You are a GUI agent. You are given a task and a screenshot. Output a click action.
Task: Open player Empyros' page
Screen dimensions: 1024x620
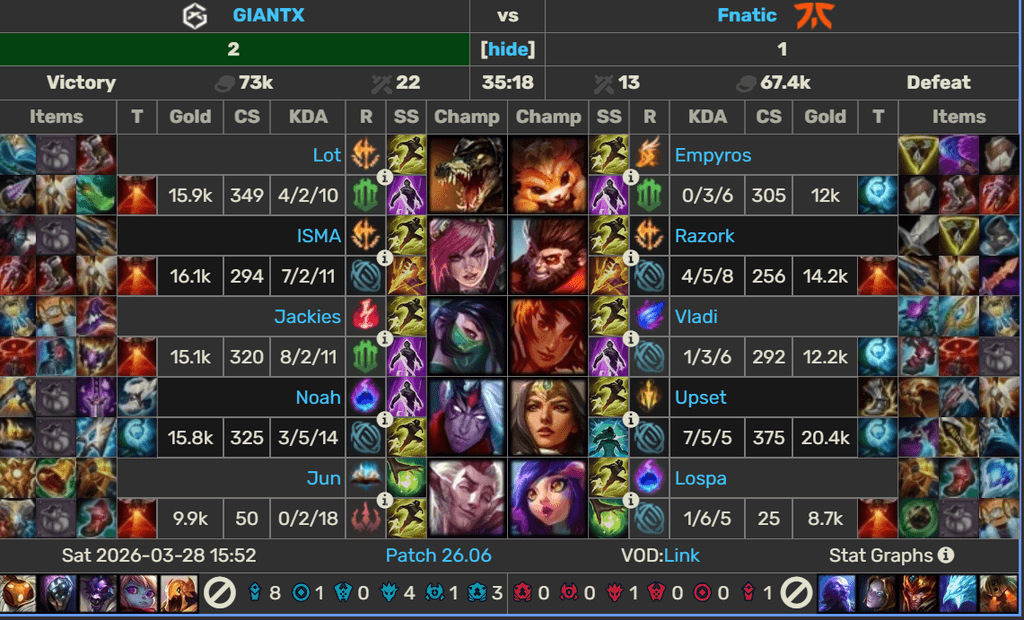pyautogui.click(x=713, y=155)
